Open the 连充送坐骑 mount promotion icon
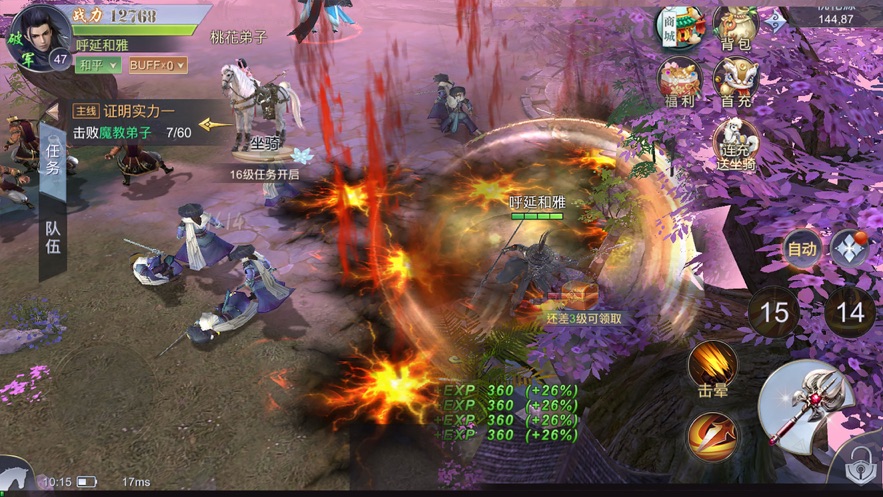Screen dimensions: 883x497 [735, 147]
